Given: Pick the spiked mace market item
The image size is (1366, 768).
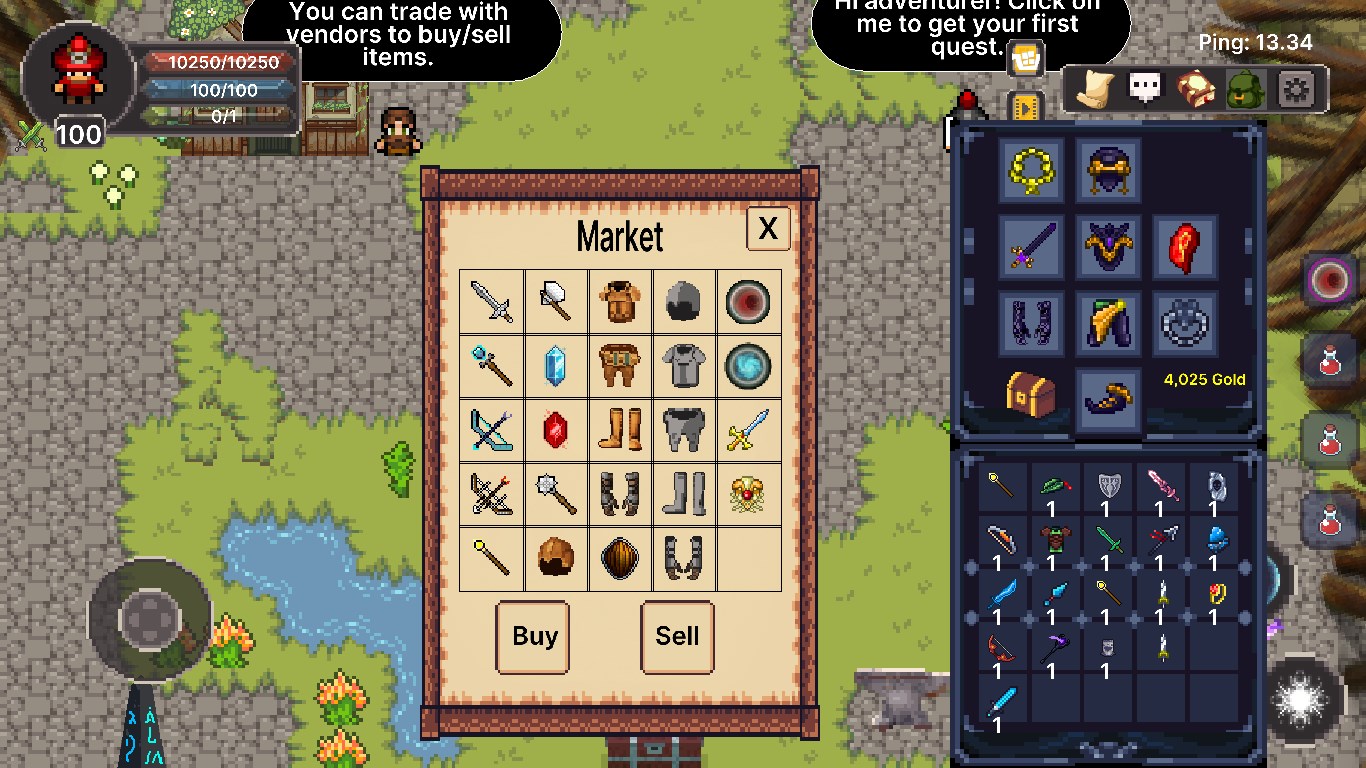Looking at the screenshot, I should 556,494.
